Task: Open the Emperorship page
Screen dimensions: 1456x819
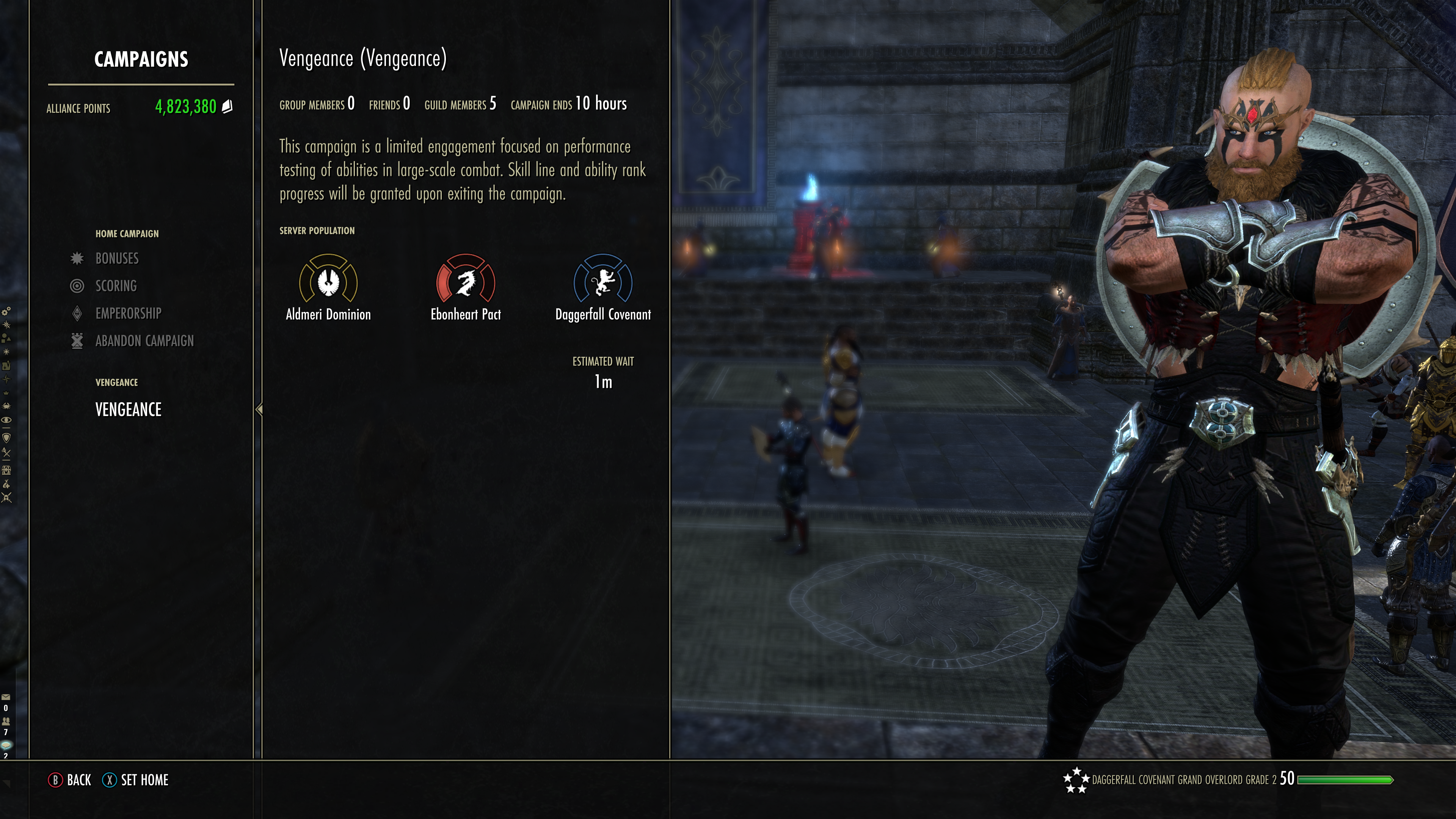Action: pyautogui.click(x=128, y=313)
